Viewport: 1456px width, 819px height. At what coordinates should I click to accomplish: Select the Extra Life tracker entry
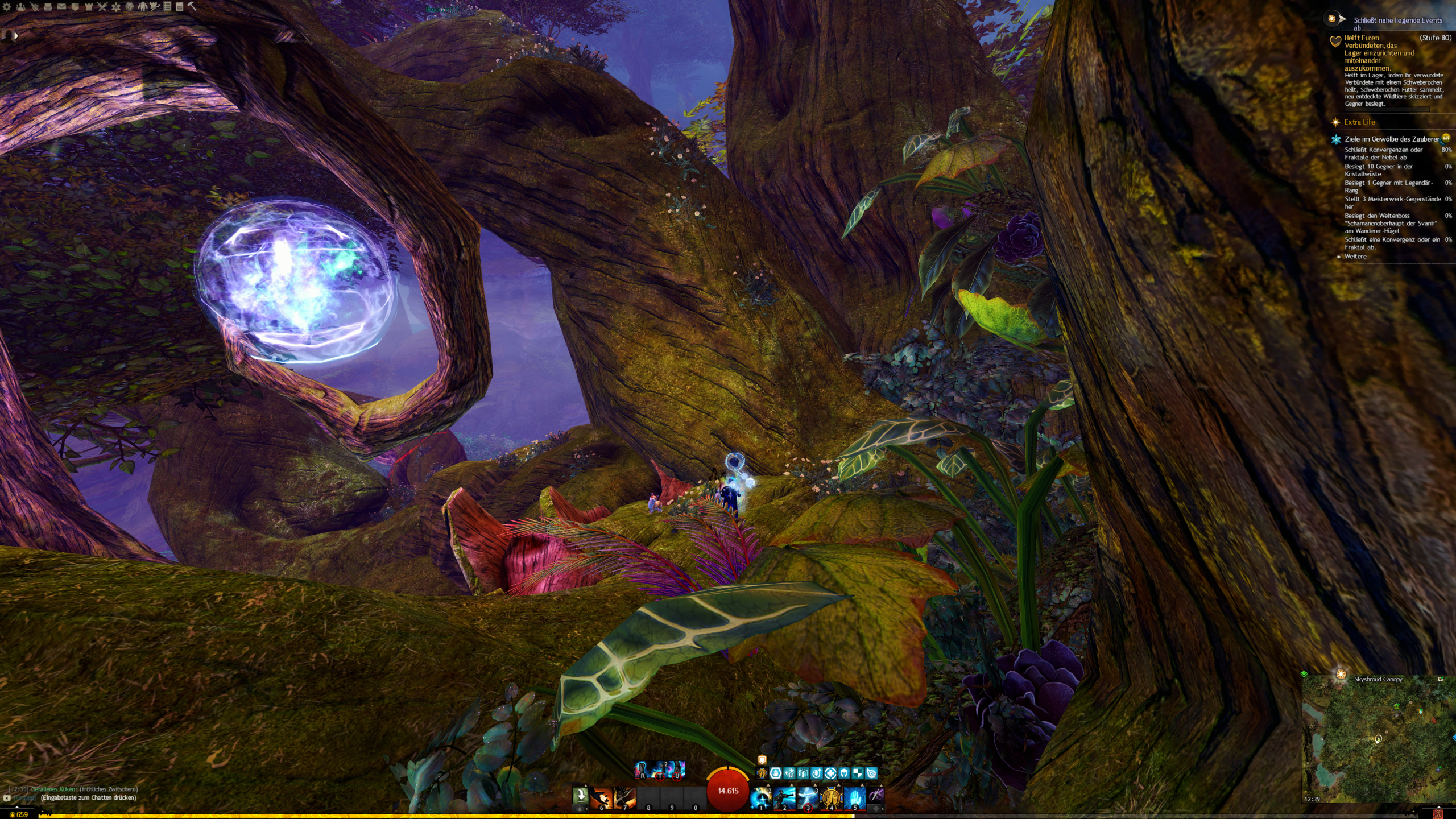pos(1359,122)
